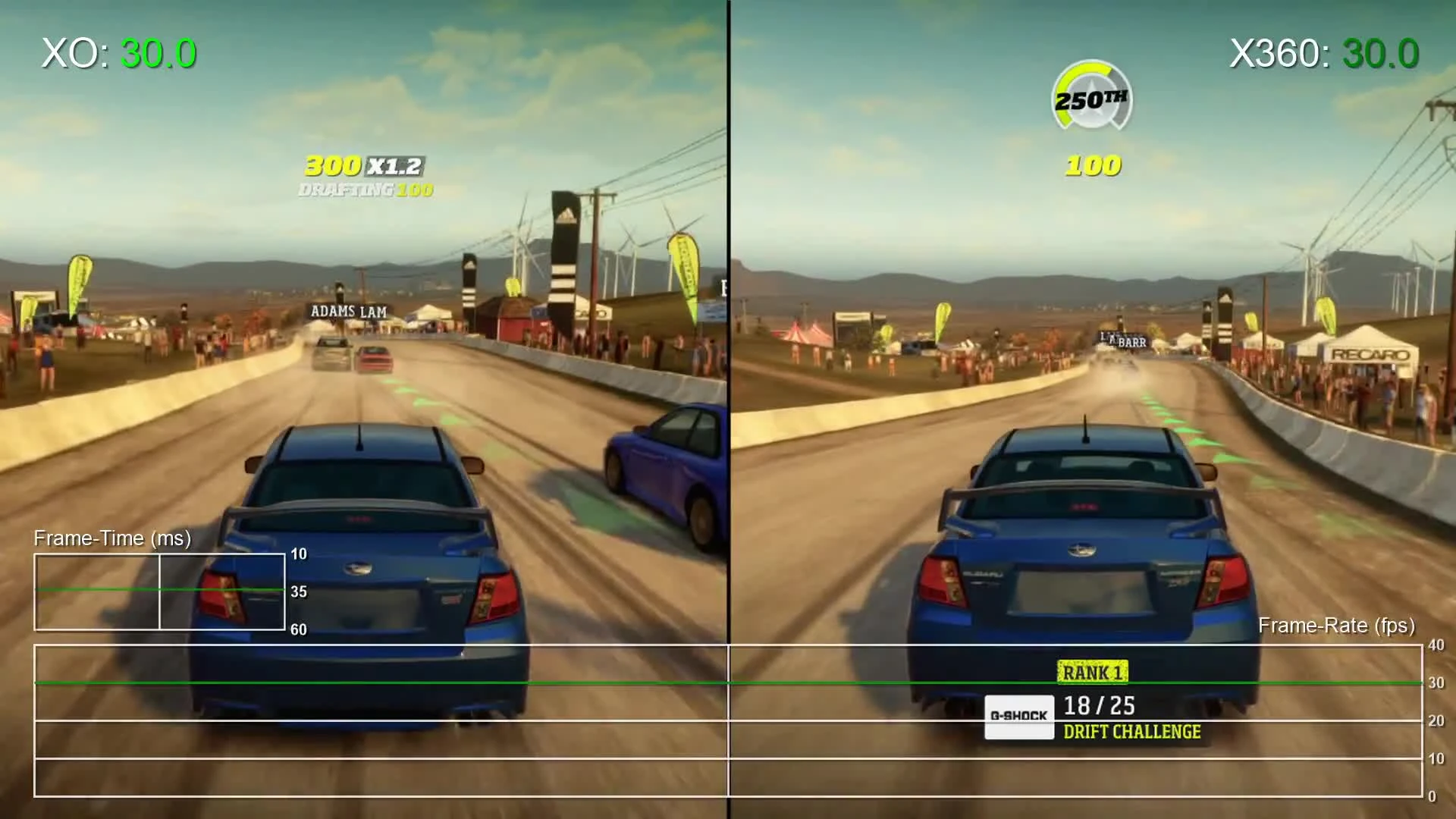Select the 250TH rank badge icon

click(1090, 99)
